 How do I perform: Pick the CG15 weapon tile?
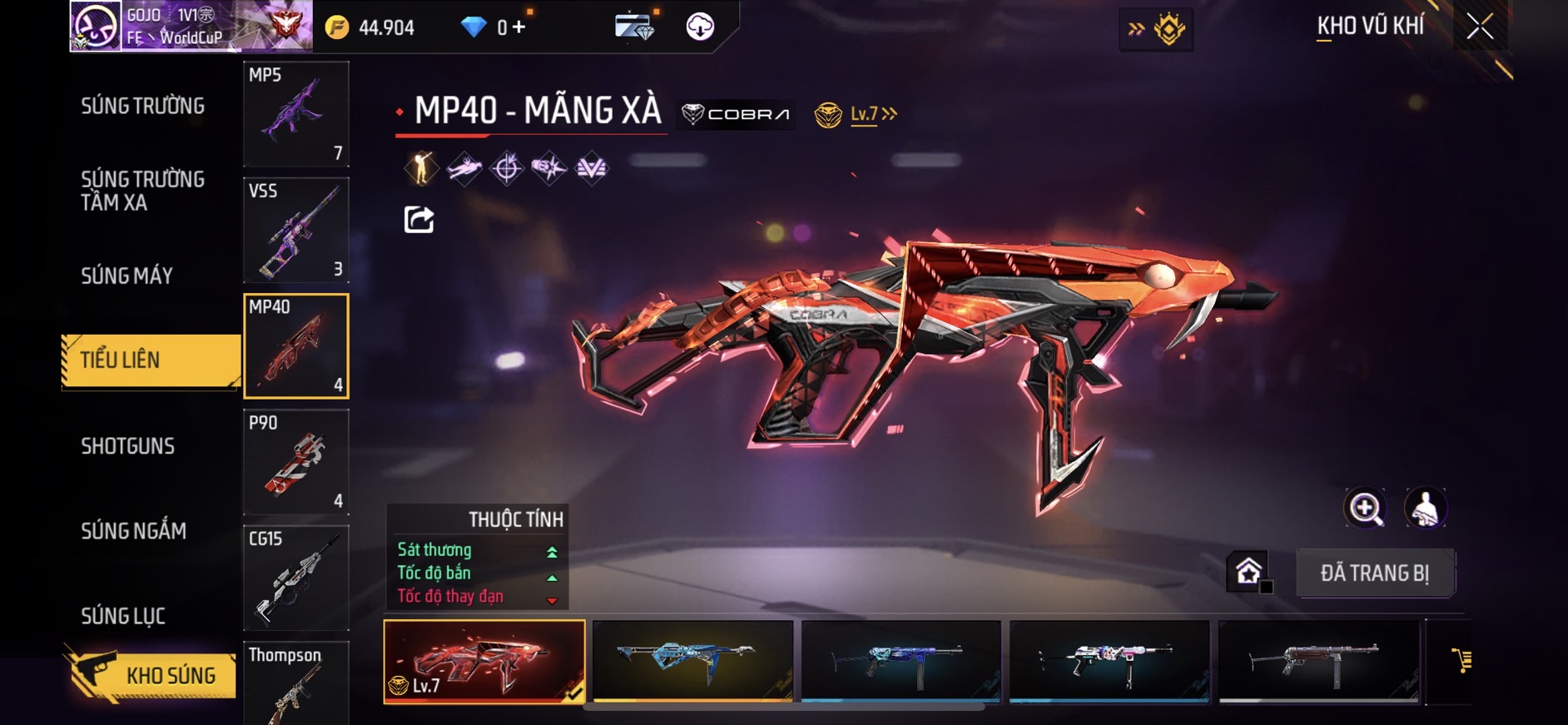point(296,578)
